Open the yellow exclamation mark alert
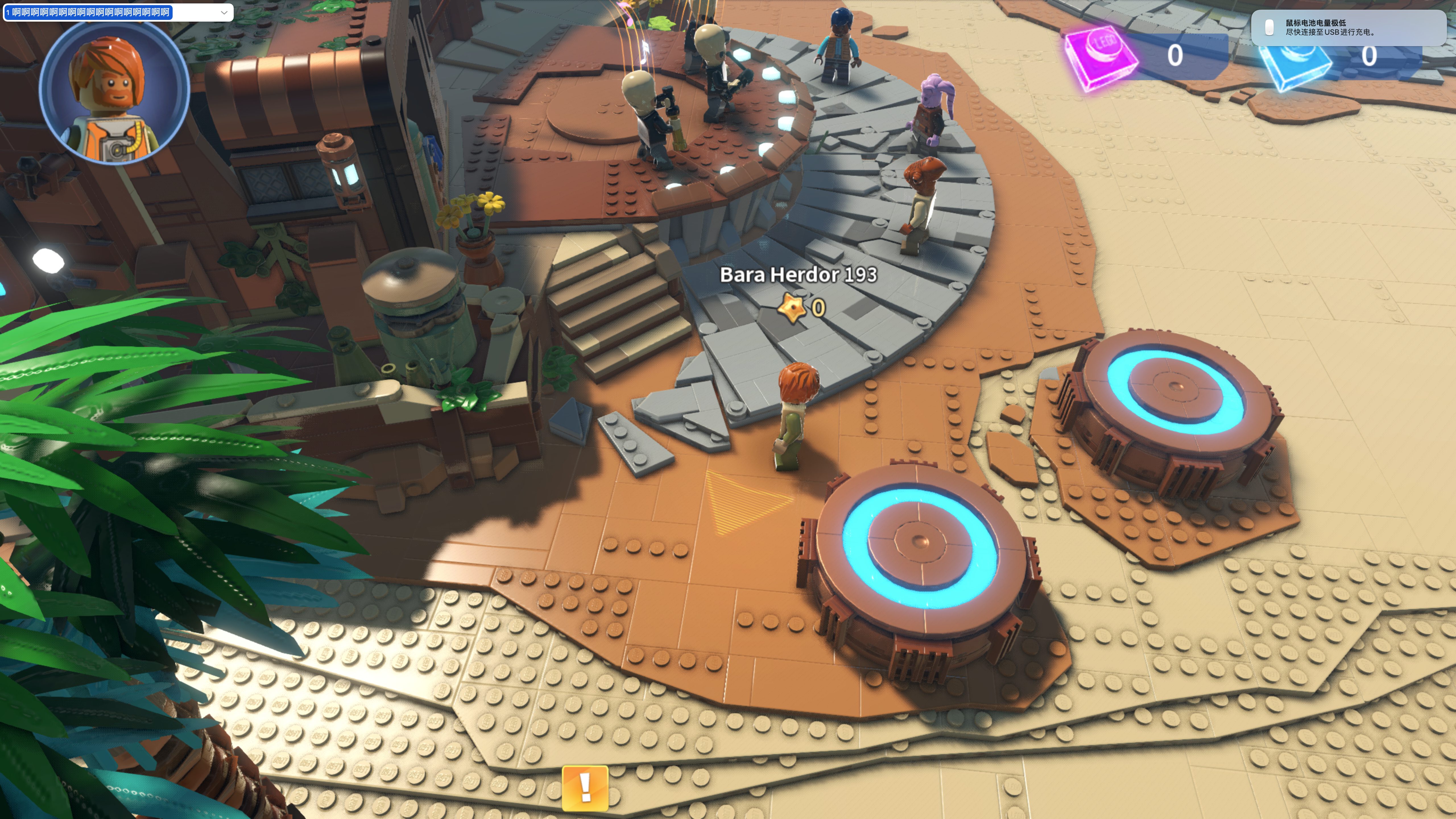 585,787
